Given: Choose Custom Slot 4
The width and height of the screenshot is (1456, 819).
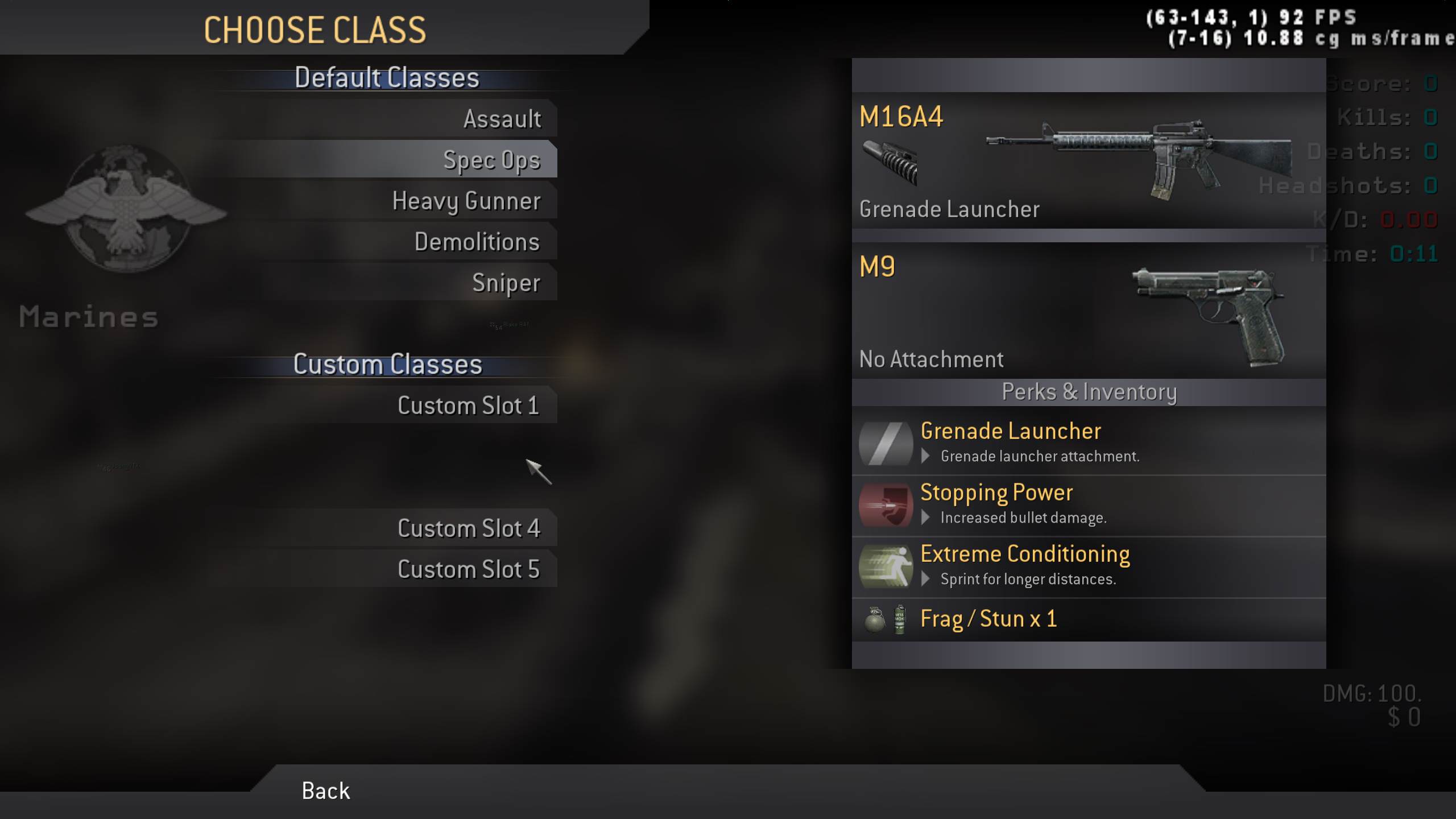Looking at the screenshot, I should 469,529.
